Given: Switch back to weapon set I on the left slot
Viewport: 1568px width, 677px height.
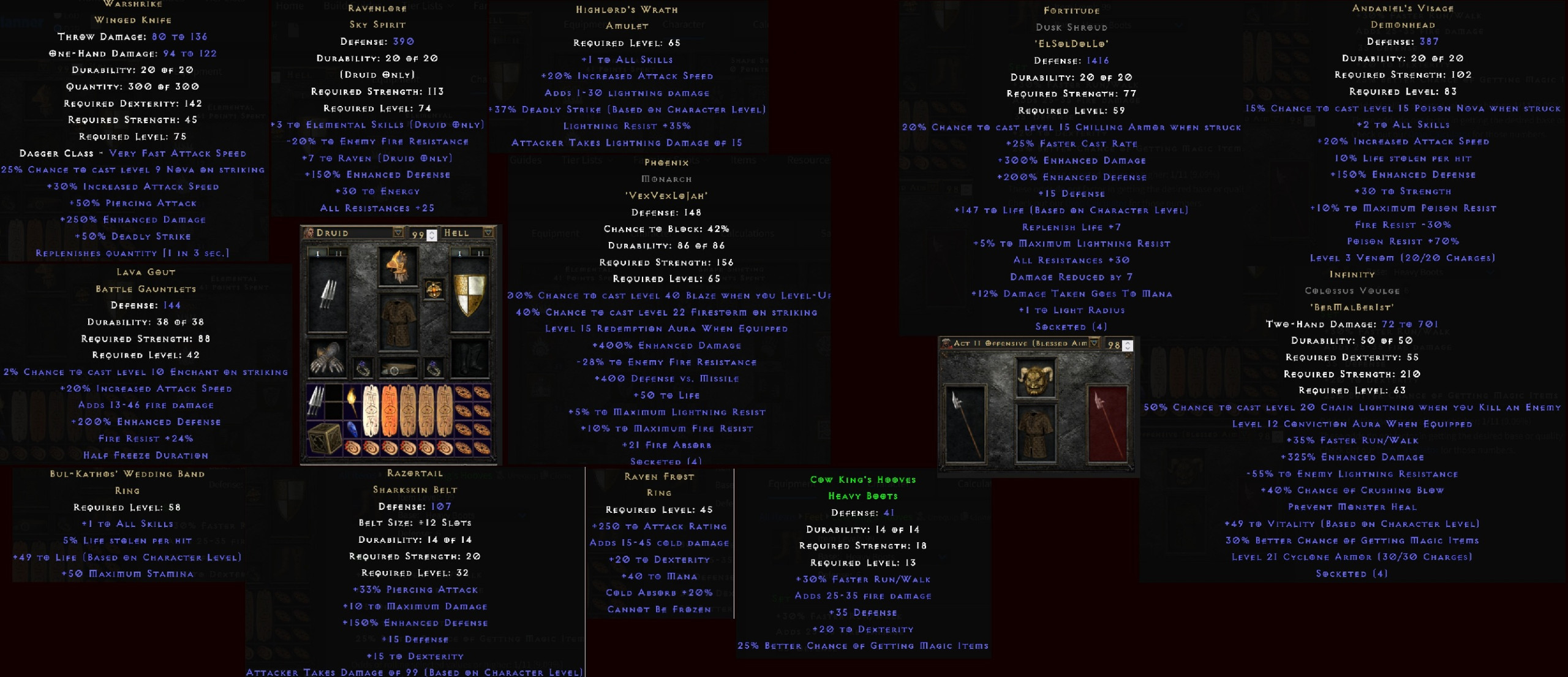Looking at the screenshot, I should coord(318,252).
